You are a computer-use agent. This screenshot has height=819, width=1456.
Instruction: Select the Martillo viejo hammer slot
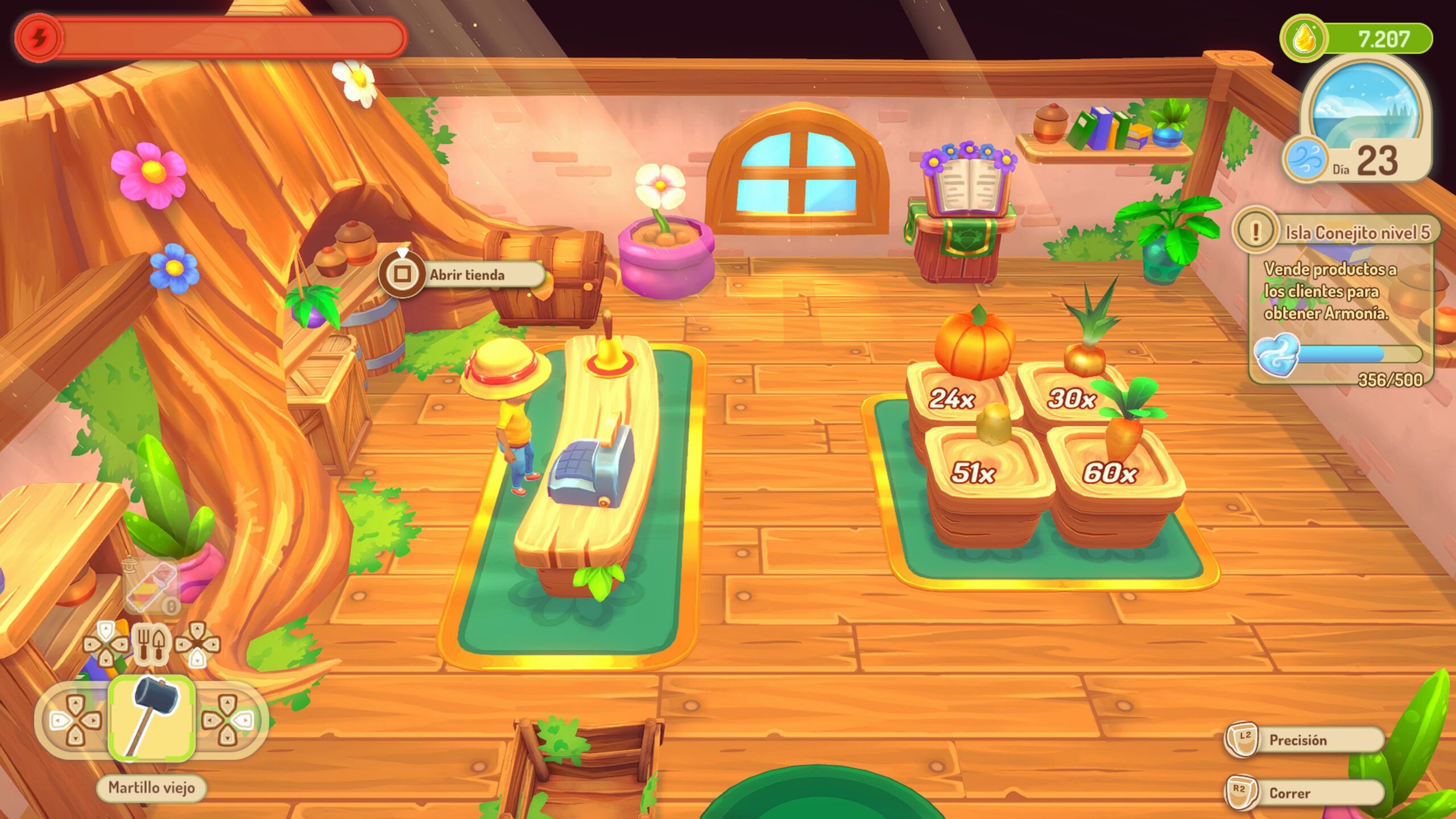tap(151, 719)
